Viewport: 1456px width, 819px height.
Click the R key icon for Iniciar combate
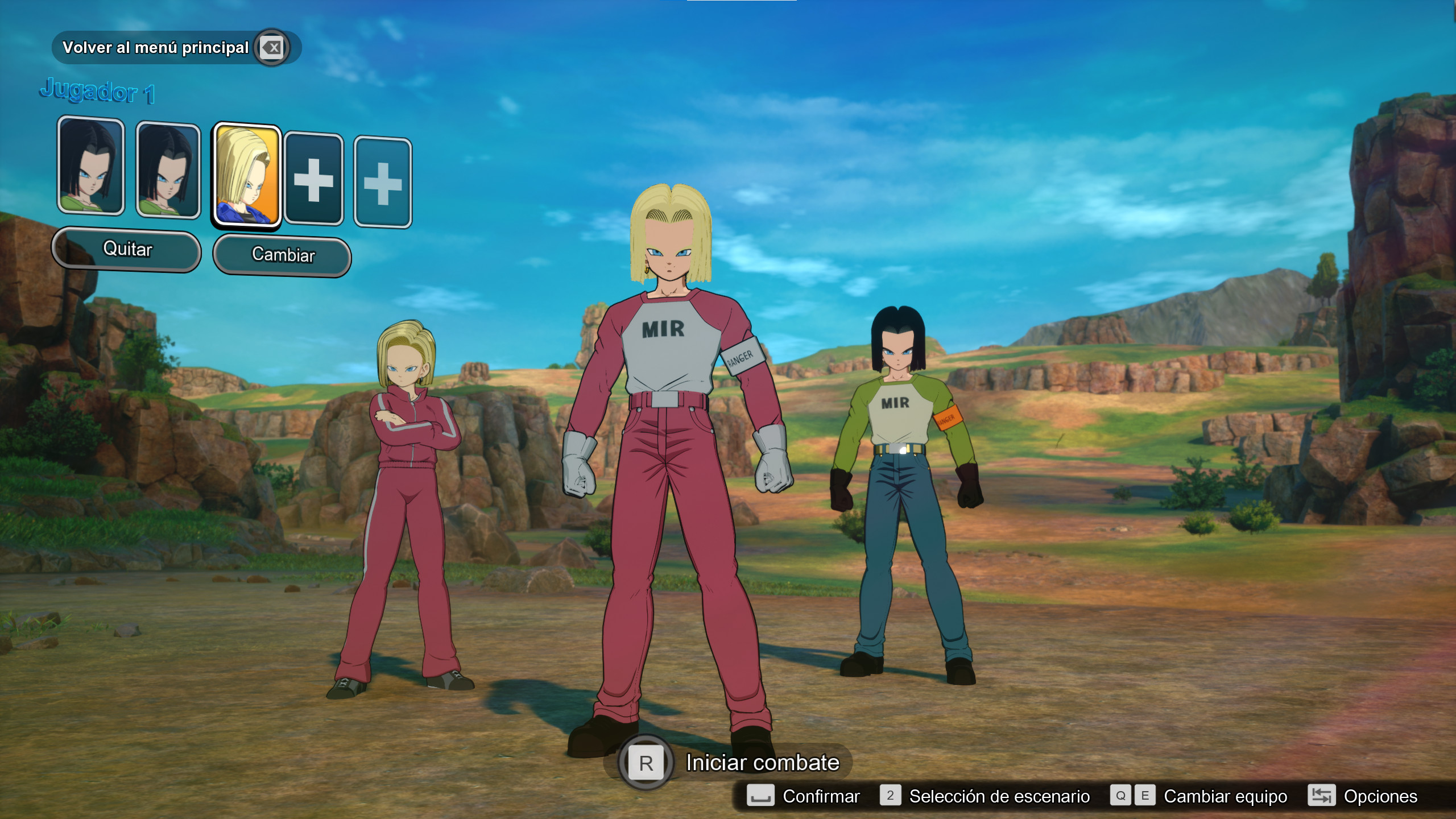click(646, 762)
